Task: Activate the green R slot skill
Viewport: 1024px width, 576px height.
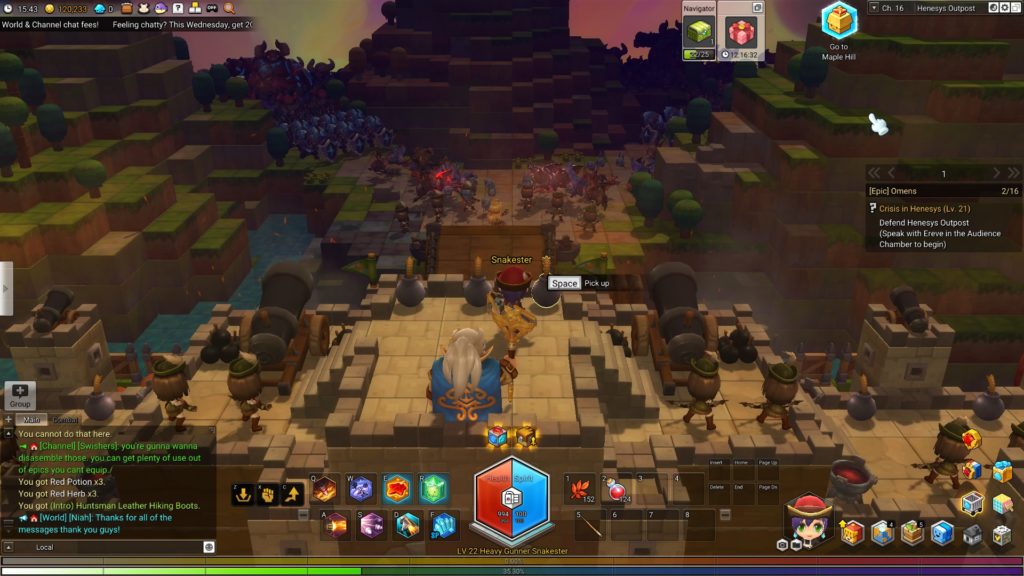Action: tap(432, 489)
